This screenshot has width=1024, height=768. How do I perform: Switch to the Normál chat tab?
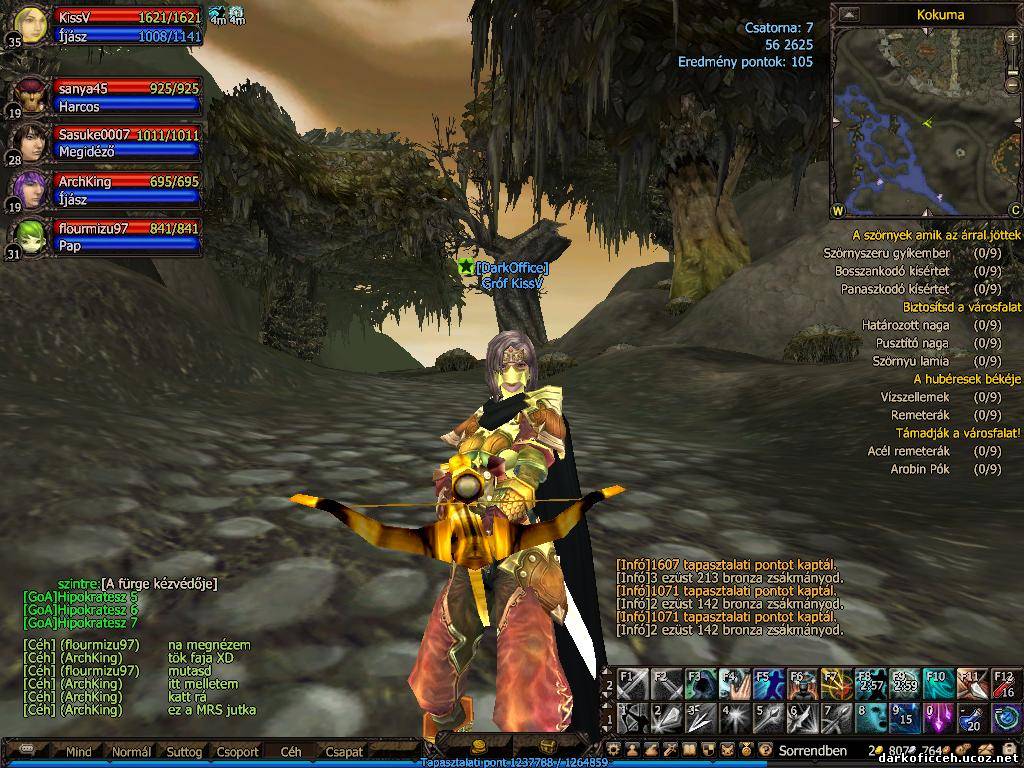click(x=131, y=751)
